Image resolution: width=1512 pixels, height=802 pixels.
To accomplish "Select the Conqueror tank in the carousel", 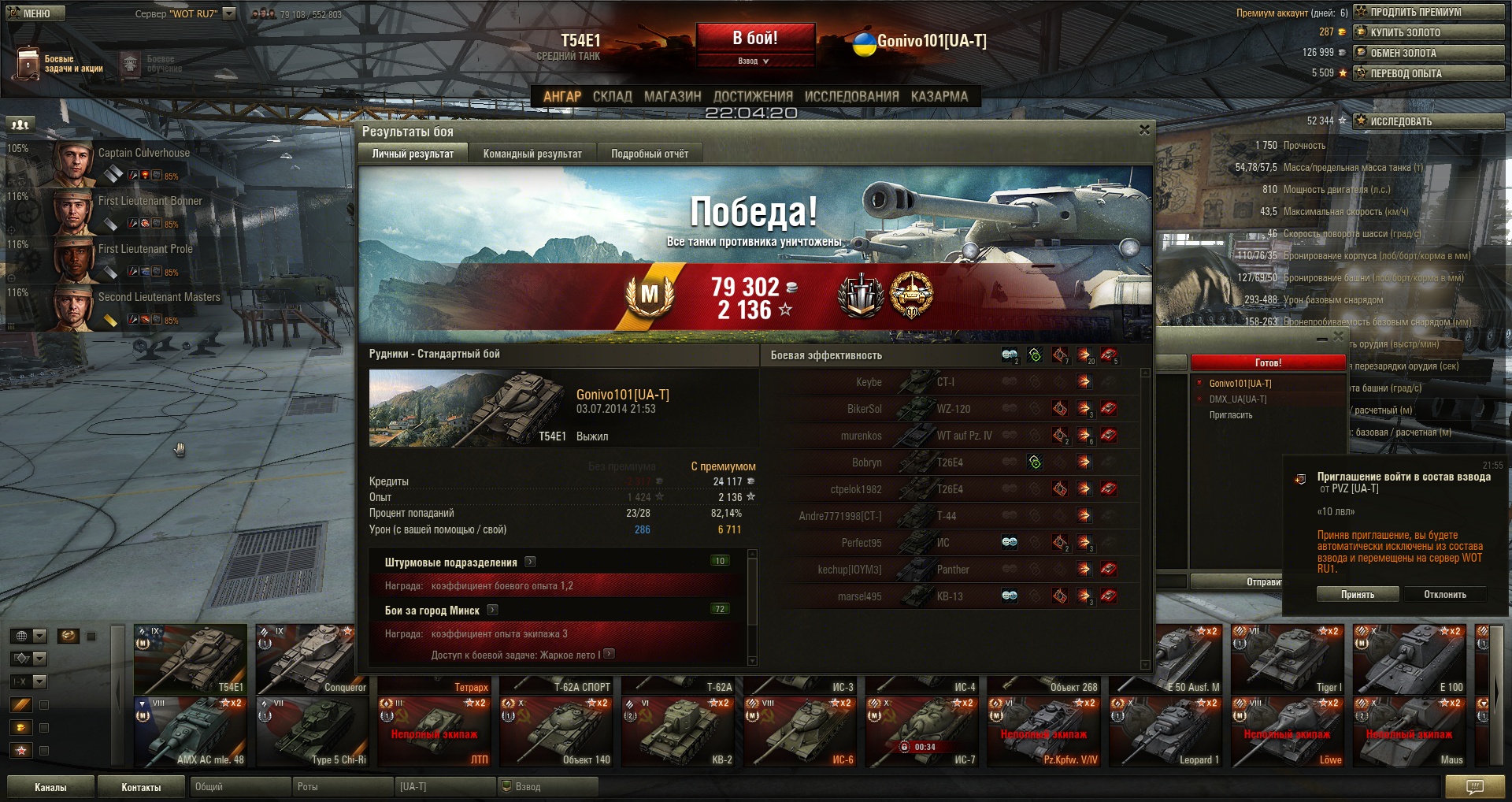I will pos(313,659).
